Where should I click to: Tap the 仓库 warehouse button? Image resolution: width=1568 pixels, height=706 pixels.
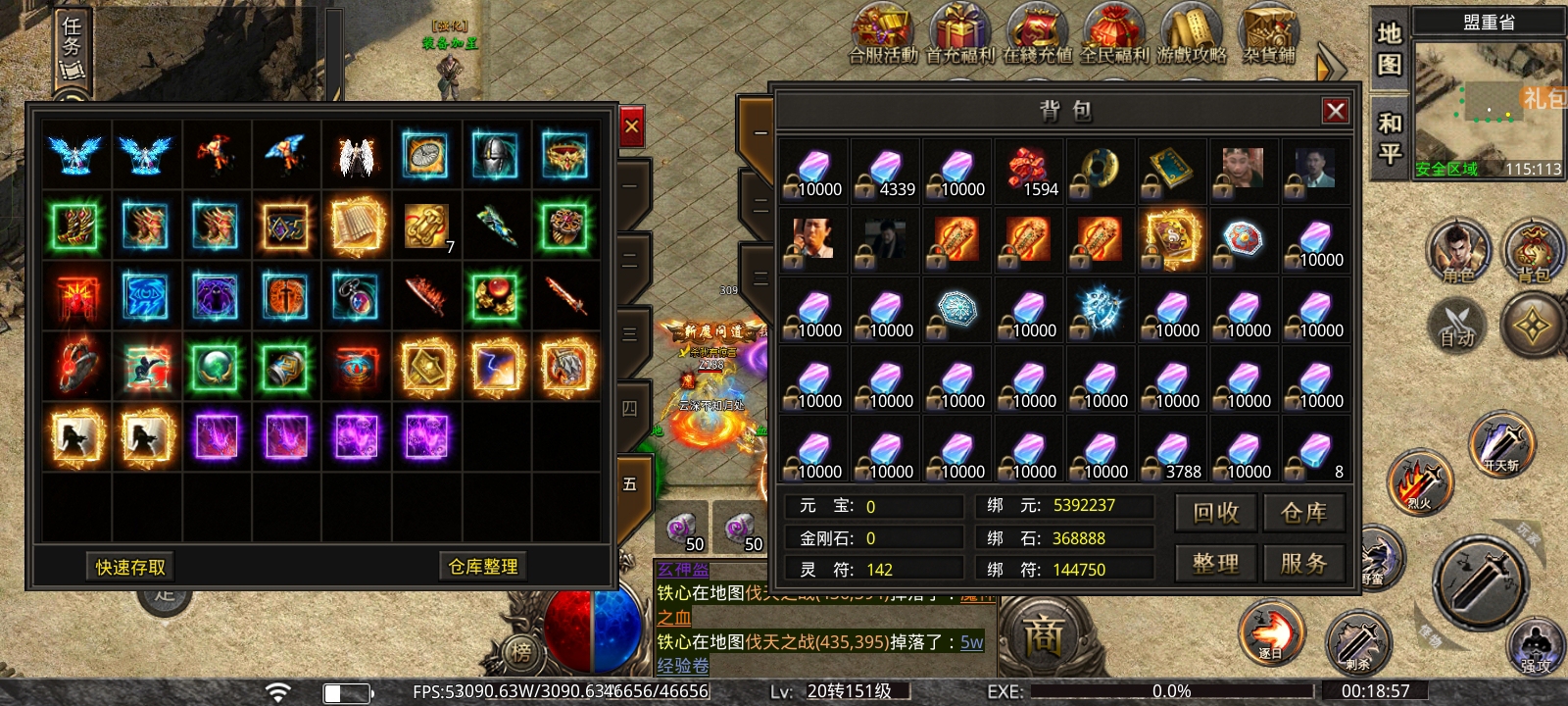1303,513
